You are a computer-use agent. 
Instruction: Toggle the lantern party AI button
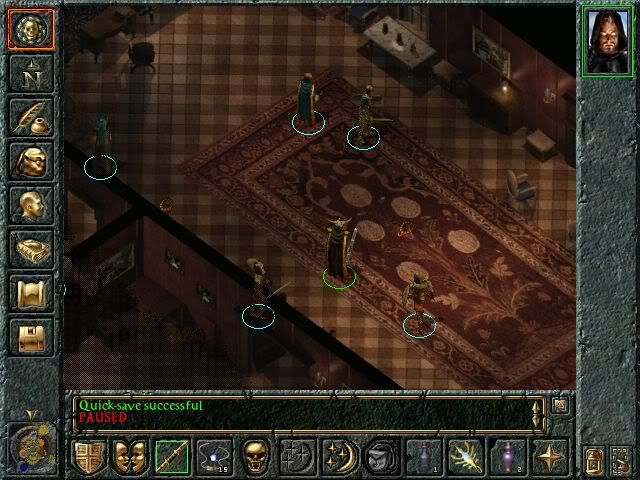pyautogui.click(x=593, y=462)
